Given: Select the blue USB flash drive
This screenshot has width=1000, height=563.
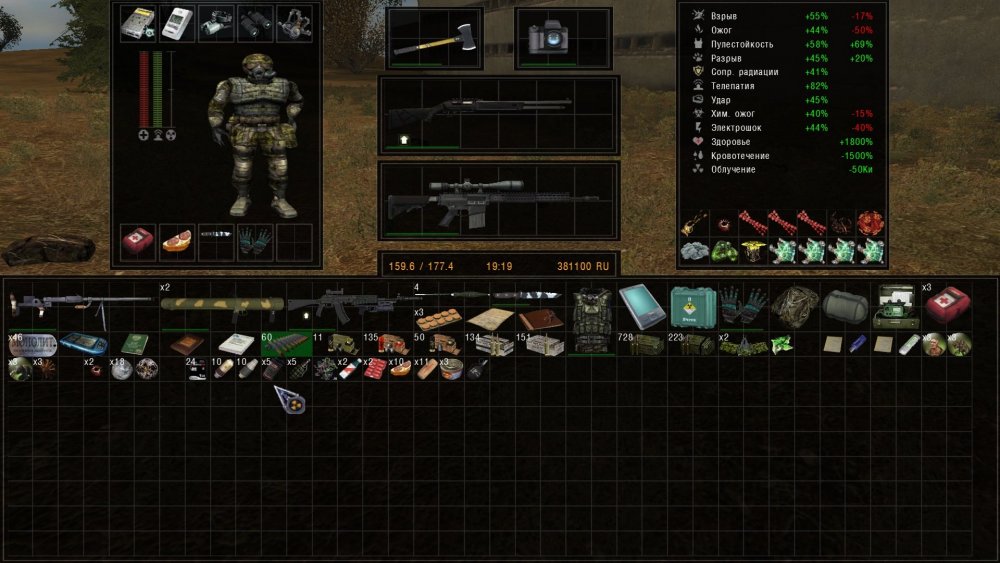Looking at the screenshot, I should 856,344.
